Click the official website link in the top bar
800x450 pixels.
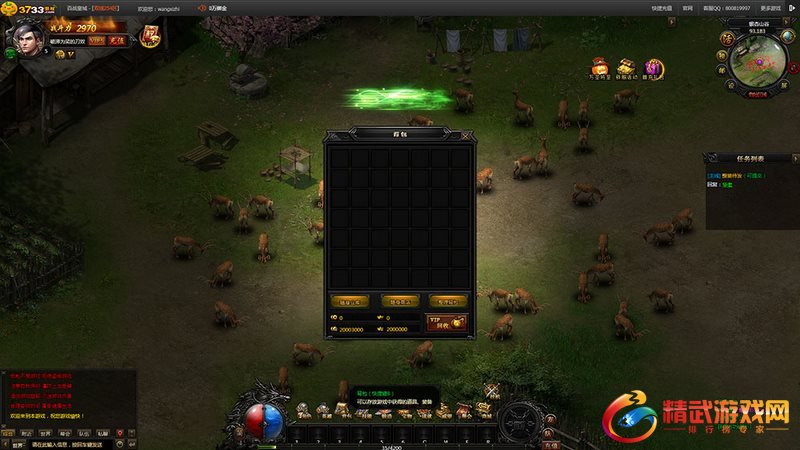(x=687, y=7)
